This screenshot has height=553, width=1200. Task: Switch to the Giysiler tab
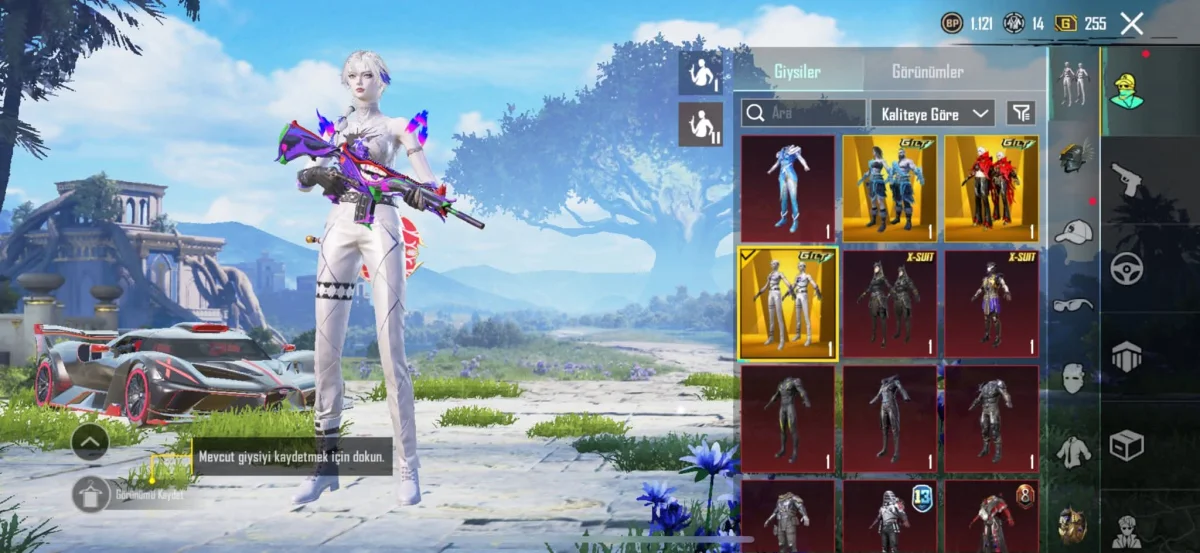(798, 71)
